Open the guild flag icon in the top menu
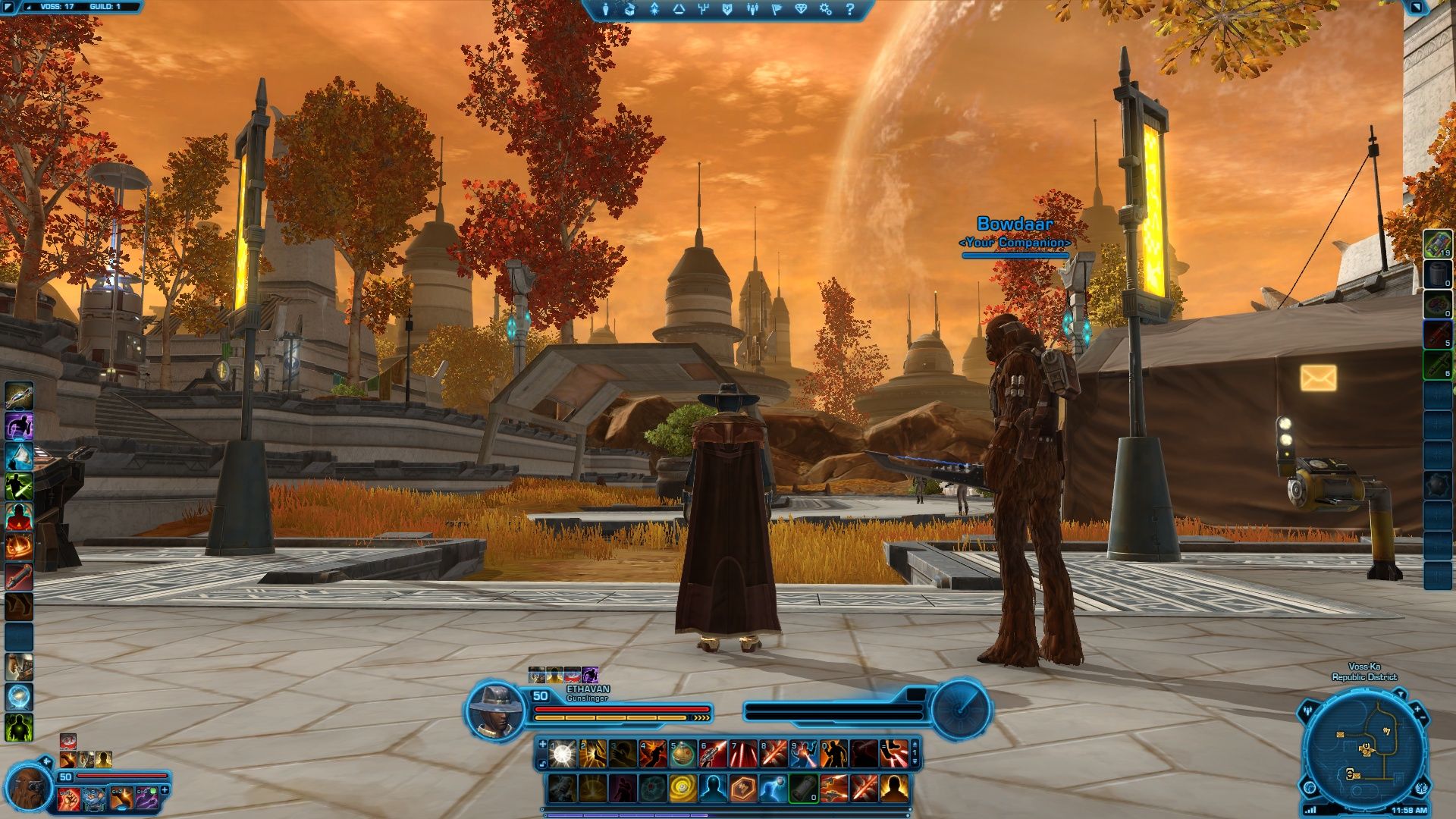 [777, 9]
